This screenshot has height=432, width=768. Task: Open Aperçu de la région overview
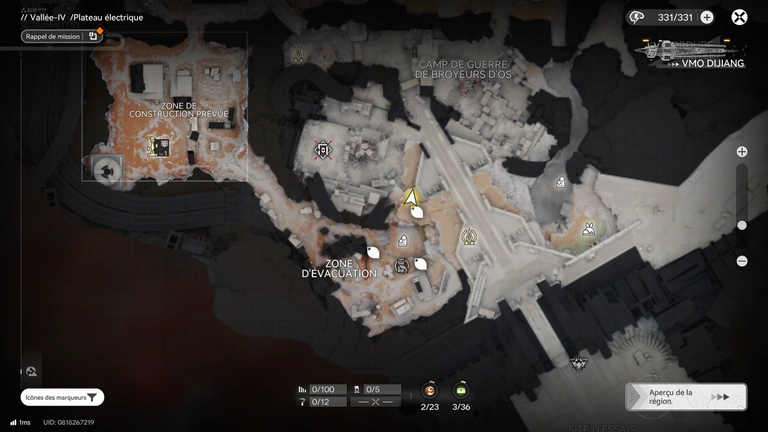pyautogui.click(x=686, y=397)
